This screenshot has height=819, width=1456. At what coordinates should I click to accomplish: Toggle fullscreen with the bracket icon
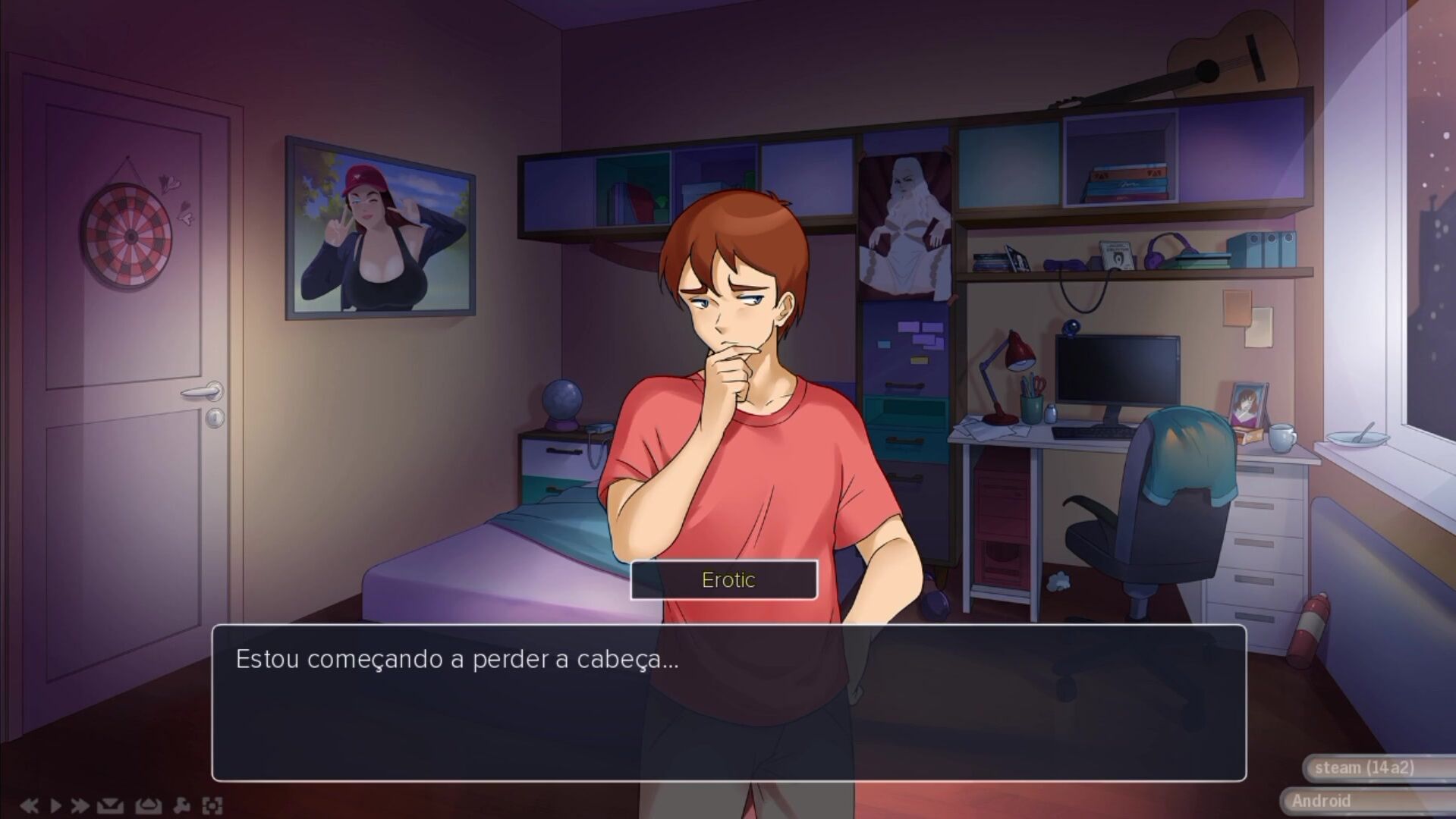coord(212,805)
